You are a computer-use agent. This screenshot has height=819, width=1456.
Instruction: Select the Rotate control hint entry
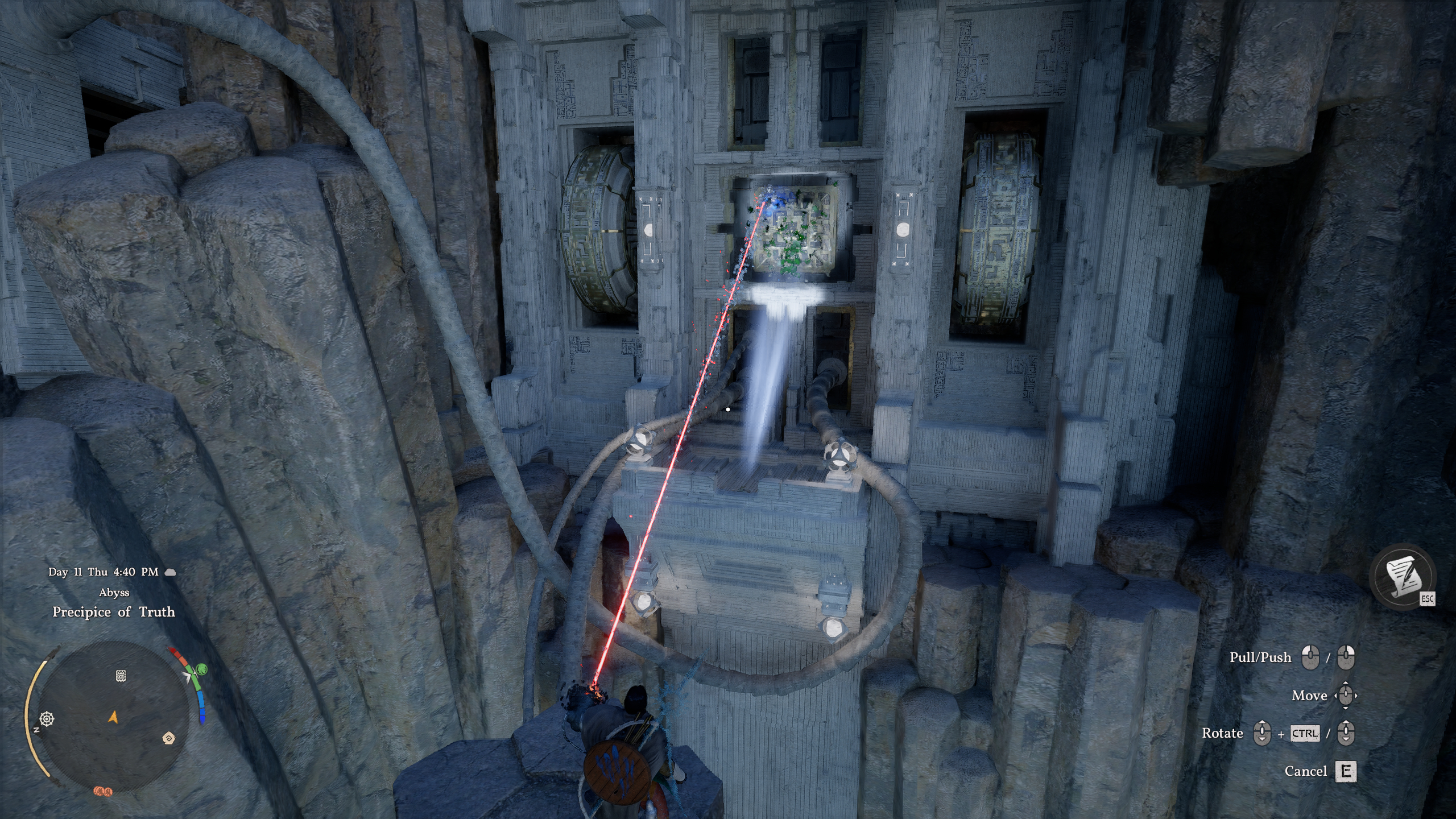[1223, 734]
